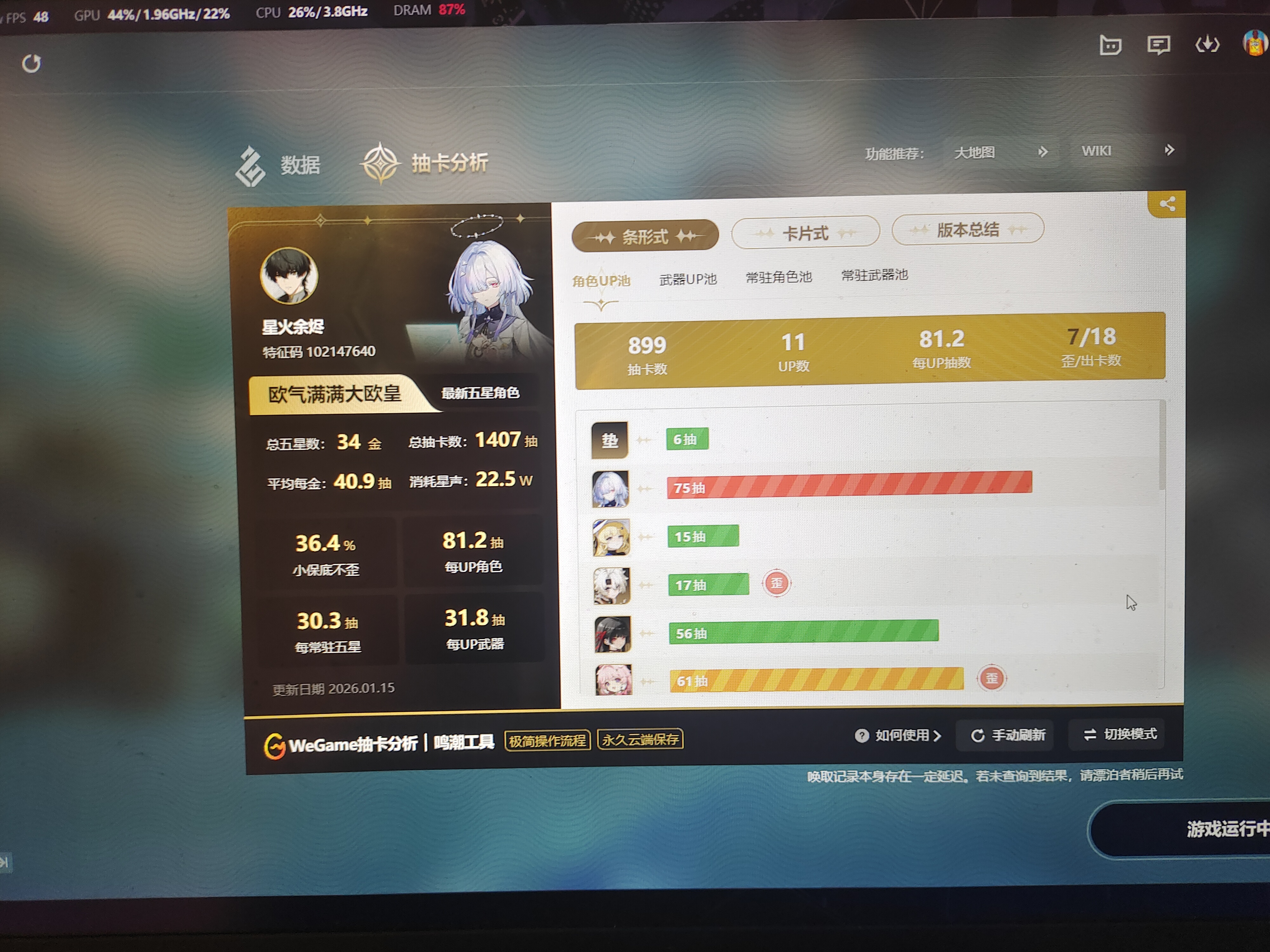The image size is (1270, 952).
Task: Open the 大地图 map shortcut
Action: pyautogui.click(x=974, y=153)
